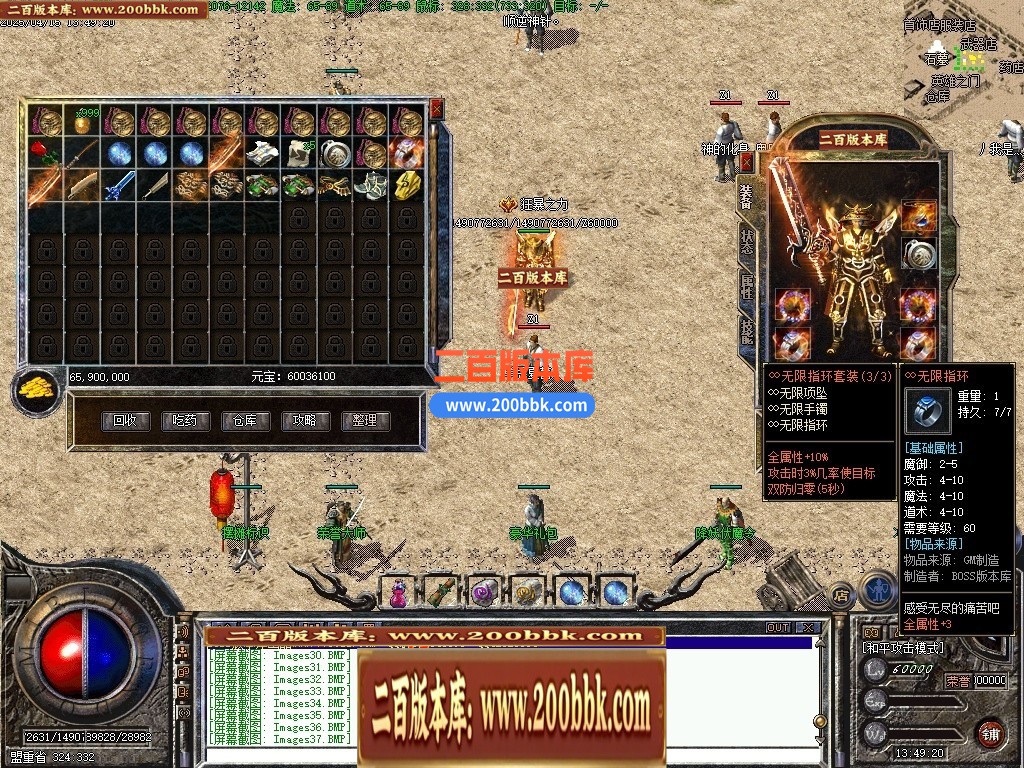The image size is (1024, 768).
Task: Open the round 店 shop button
Action: 841,592
